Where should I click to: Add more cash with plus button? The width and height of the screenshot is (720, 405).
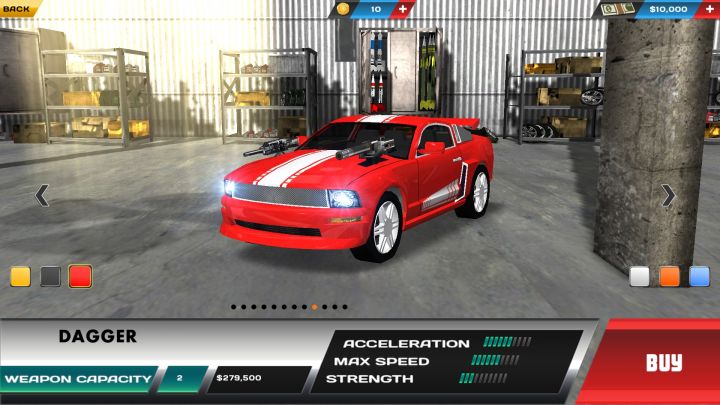[708, 9]
